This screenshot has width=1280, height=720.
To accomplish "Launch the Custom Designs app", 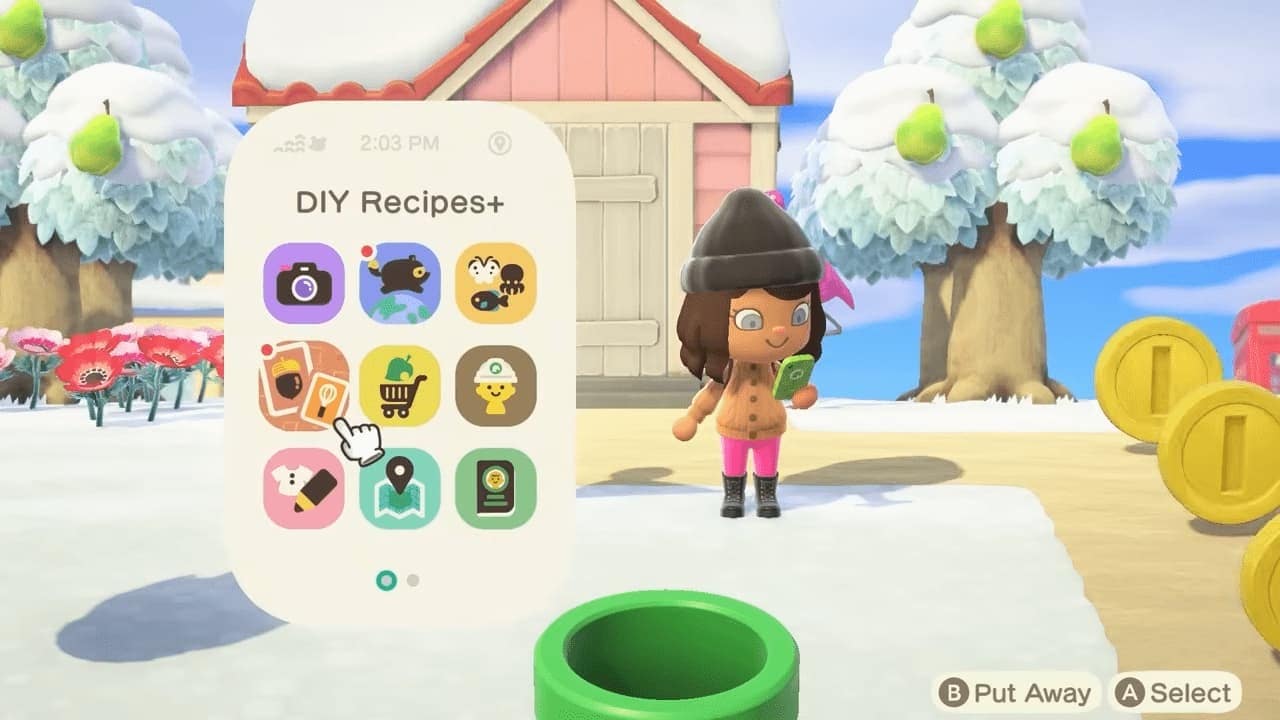I will coord(304,488).
